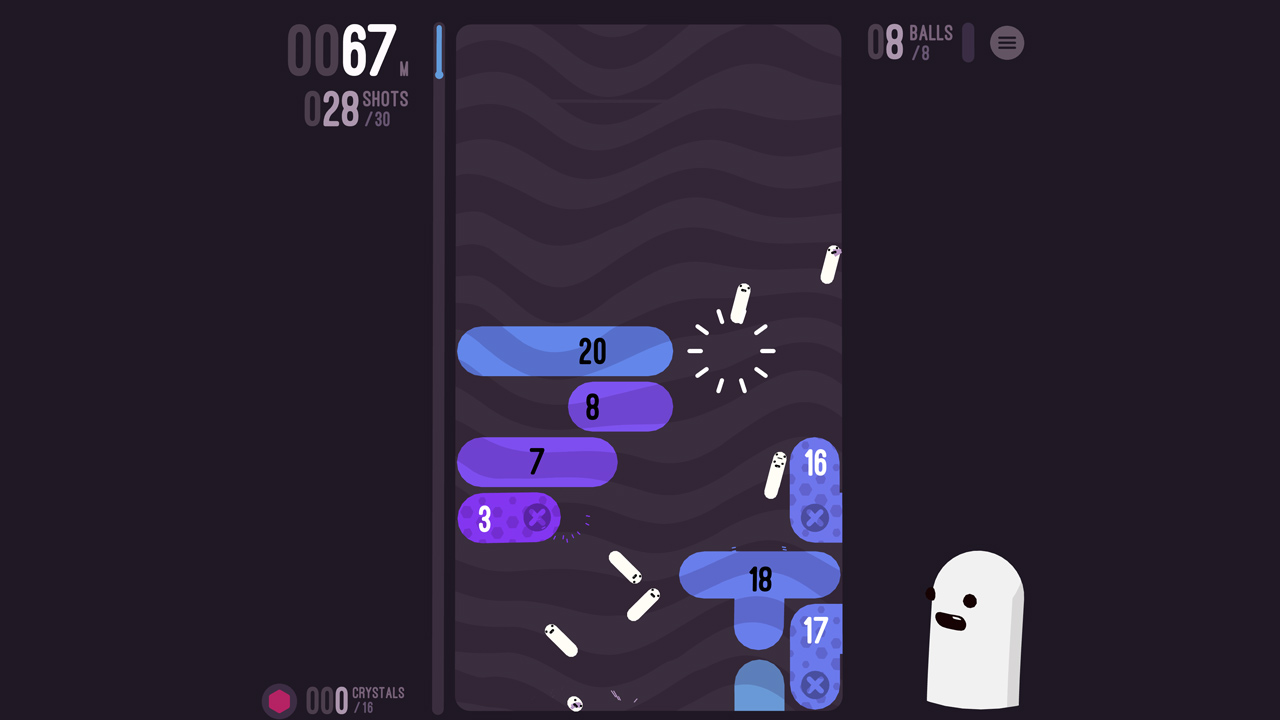Click the wide blue 20 block
Viewport: 1280px width, 720px height.
pos(565,351)
